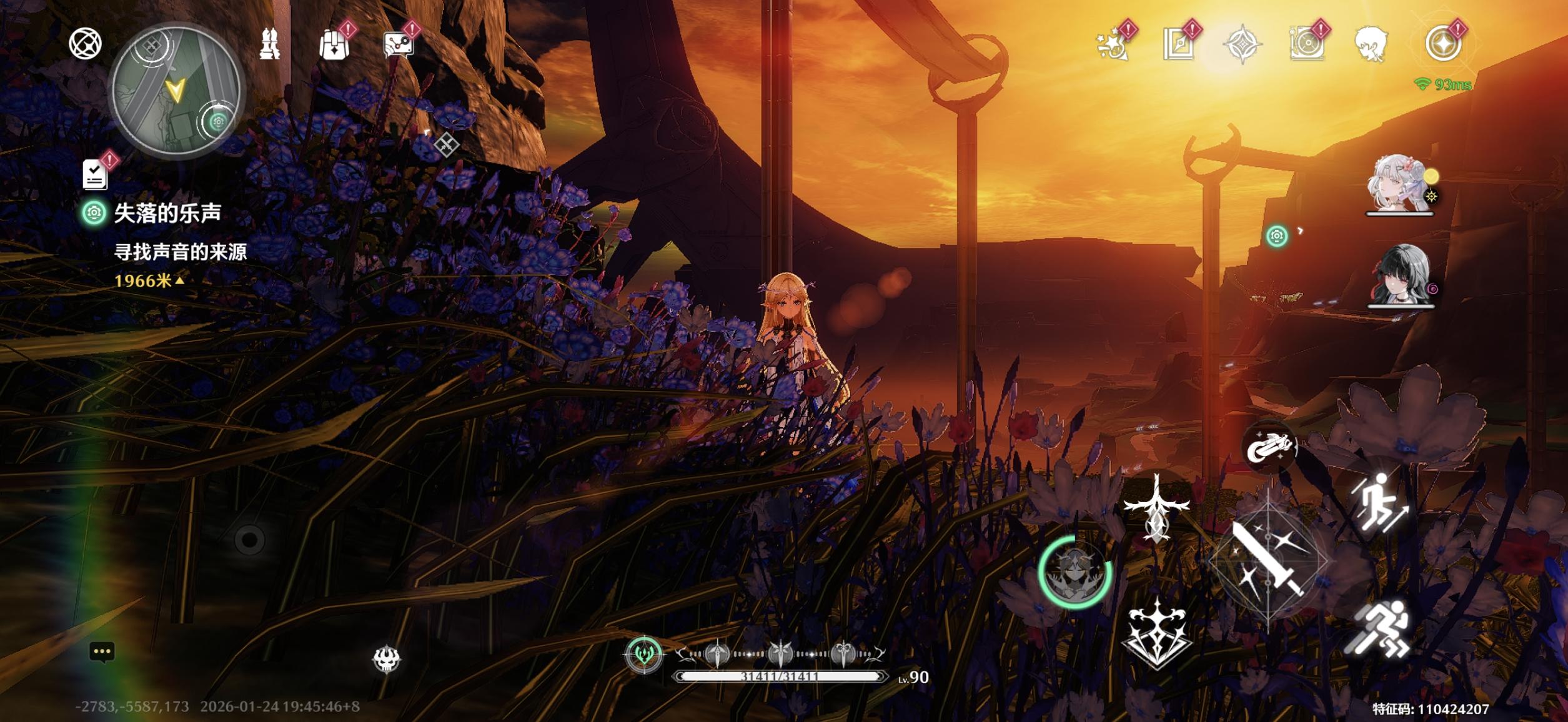Open the character head profile icon
This screenshot has width=1568, height=722.
[x=1371, y=44]
